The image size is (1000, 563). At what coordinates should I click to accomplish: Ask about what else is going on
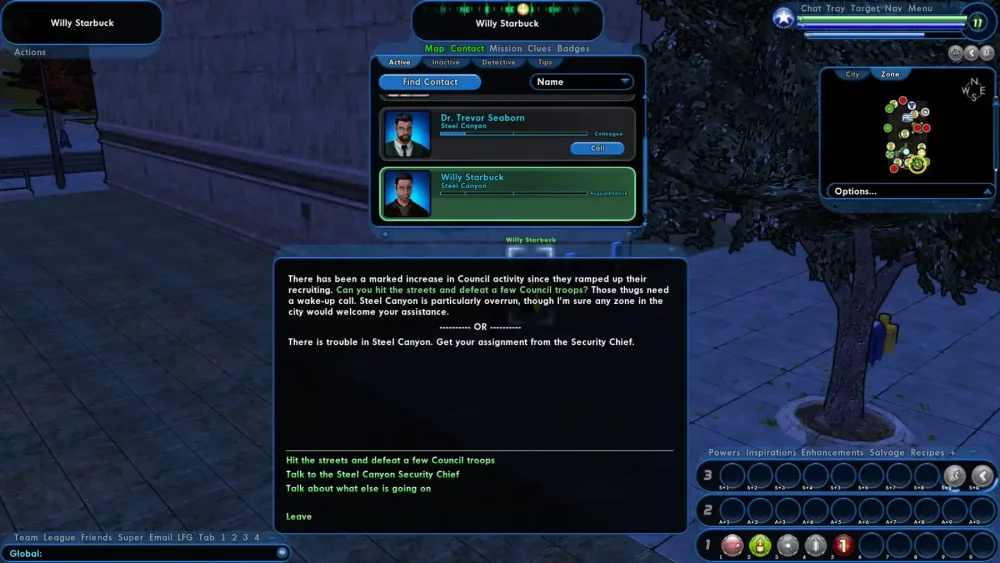tap(358, 488)
